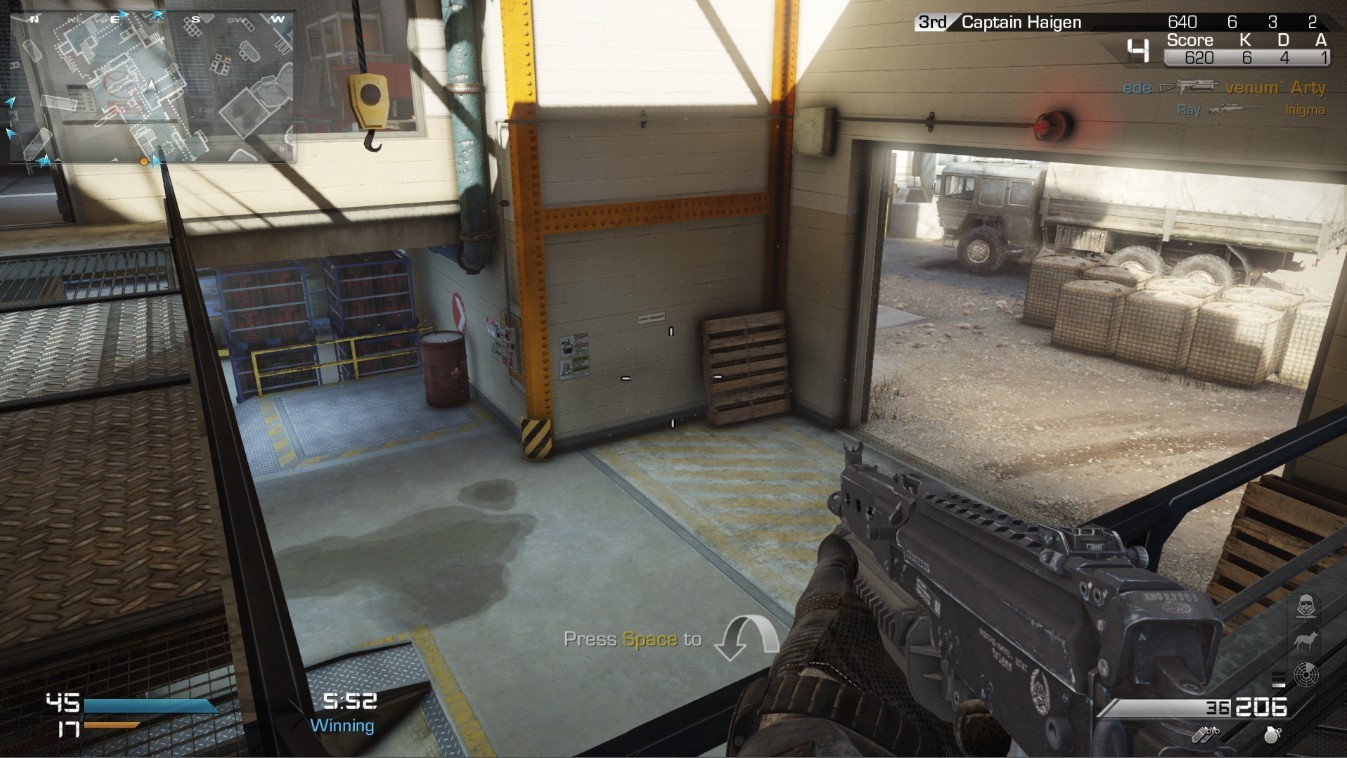Screen dimensions: 1347x758
Task: Activate the radar sweep killstreak icon
Action: click(x=1305, y=674)
